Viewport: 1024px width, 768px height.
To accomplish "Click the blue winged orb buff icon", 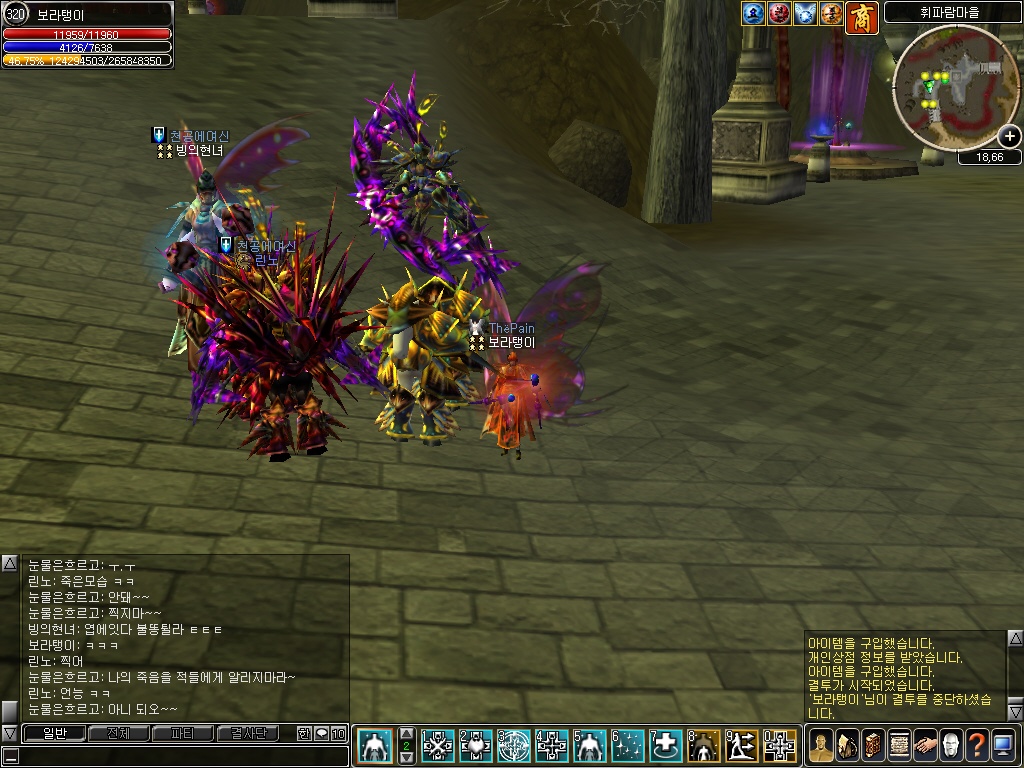I will (x=806, y=14).
